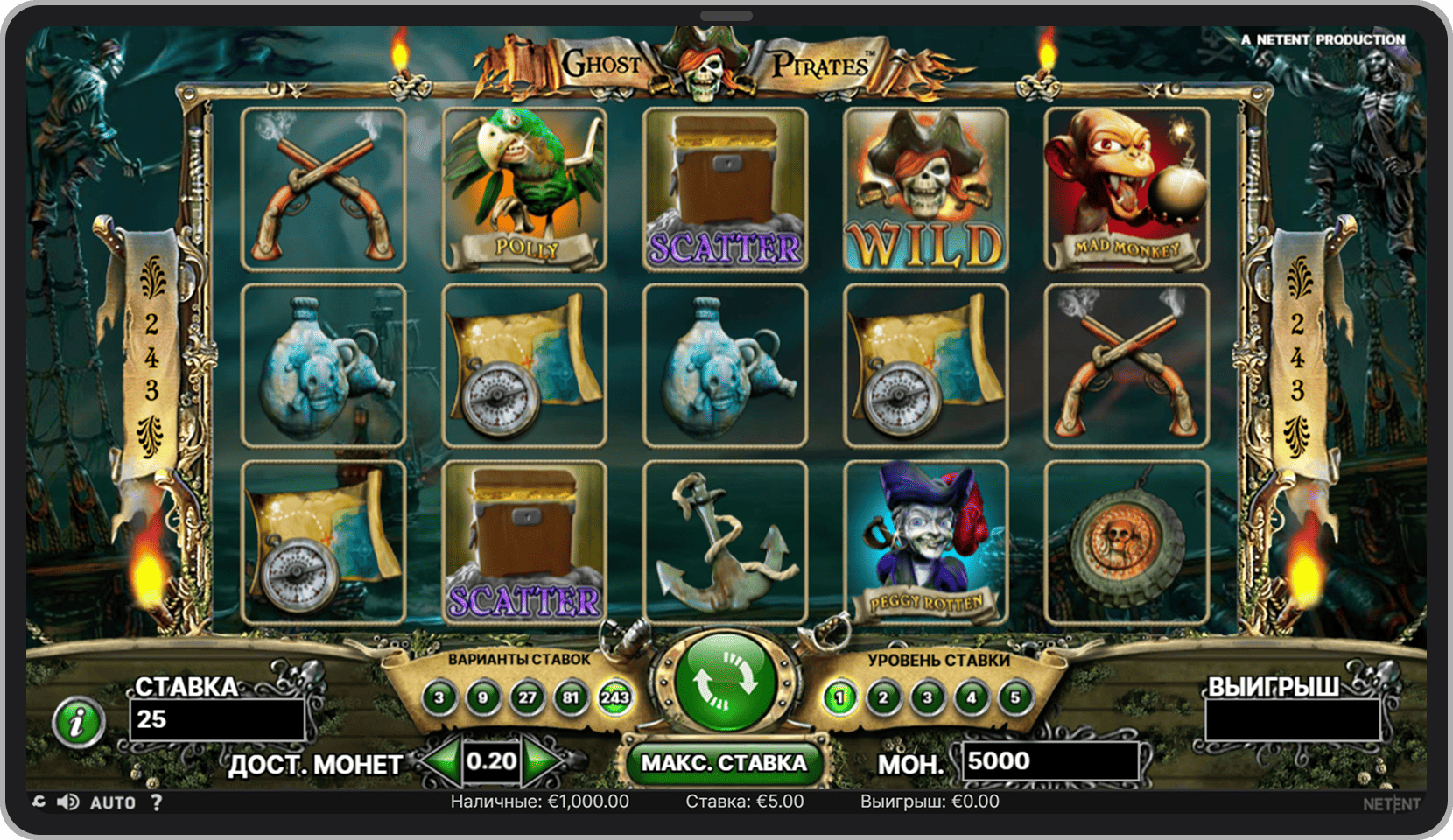The height and width of the screenshot is (840, 1453).
Task: Spin the reels with the green button
Action: tap(725, 682)
